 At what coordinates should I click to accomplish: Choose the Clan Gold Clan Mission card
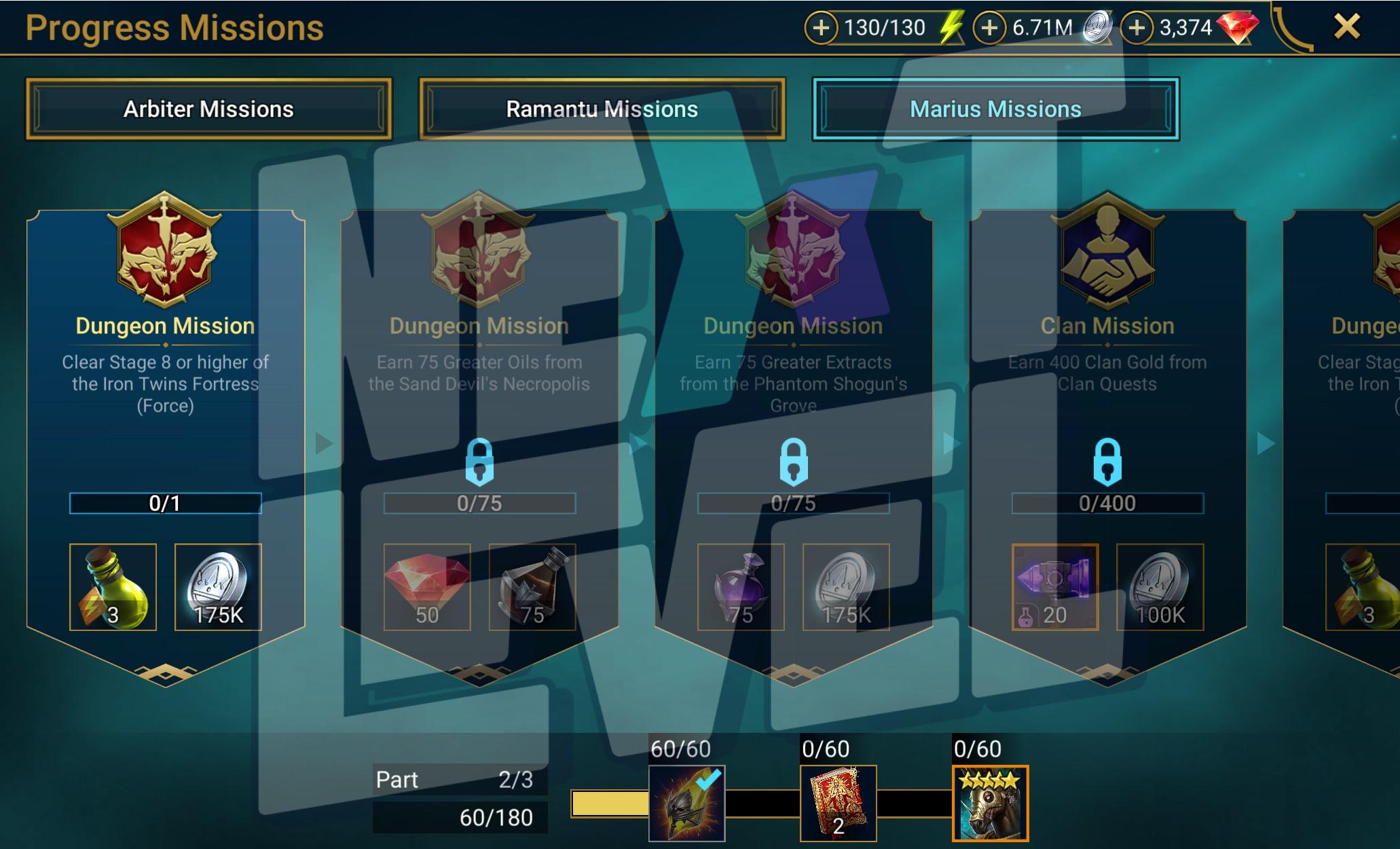click(x=1107, y=380)
